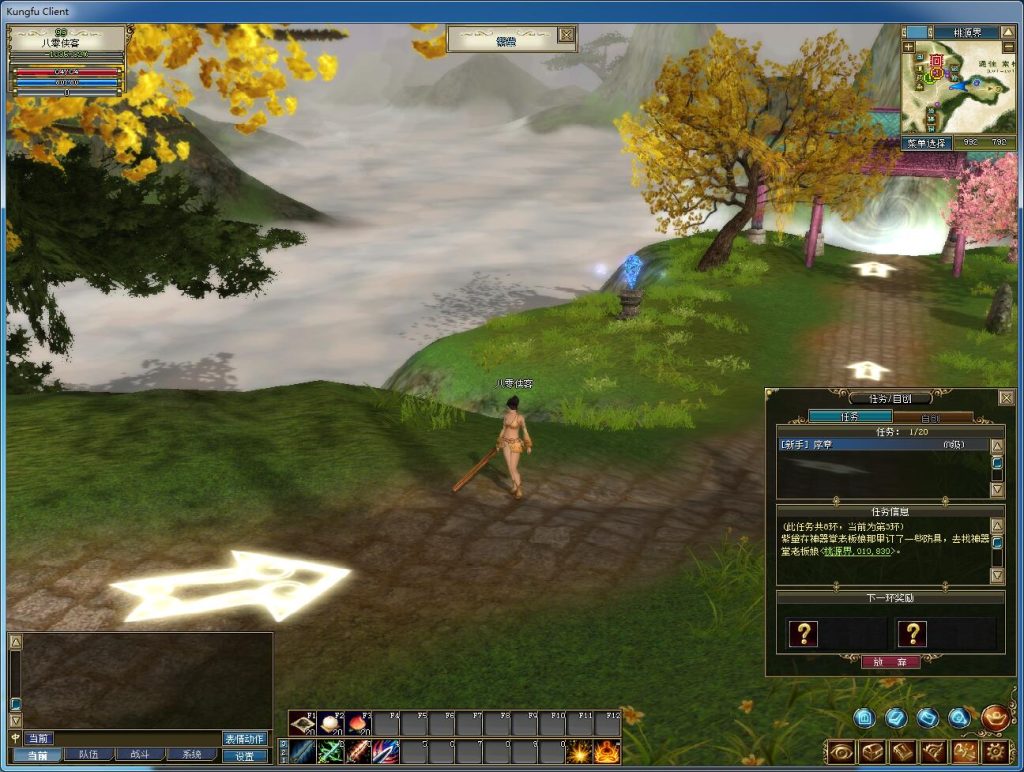Open the 表情动作 emote panel
The image size is (1024, 772).
click(x=245, y=738)
